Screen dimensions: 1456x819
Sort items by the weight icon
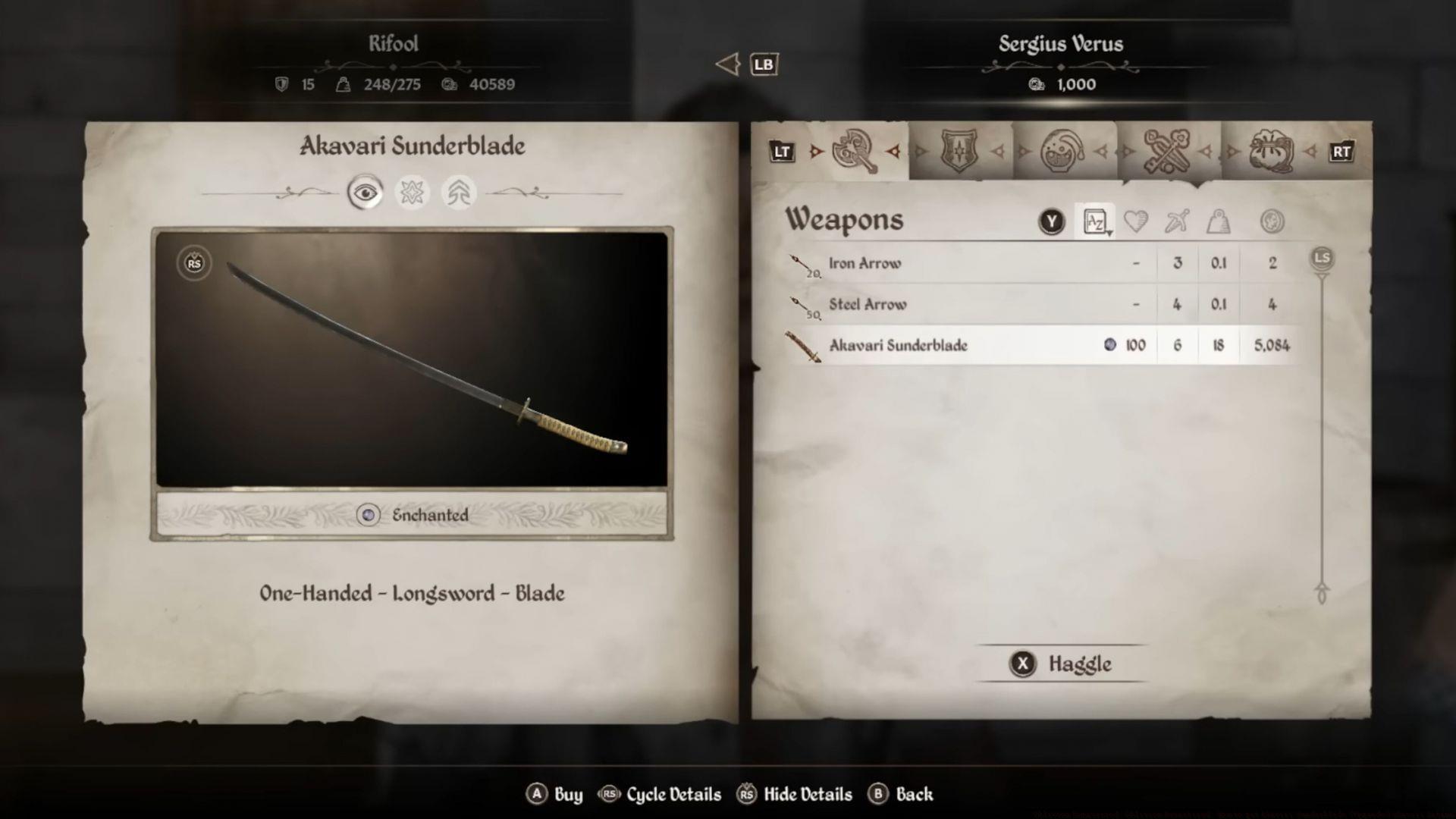(x=1218, y=221)
